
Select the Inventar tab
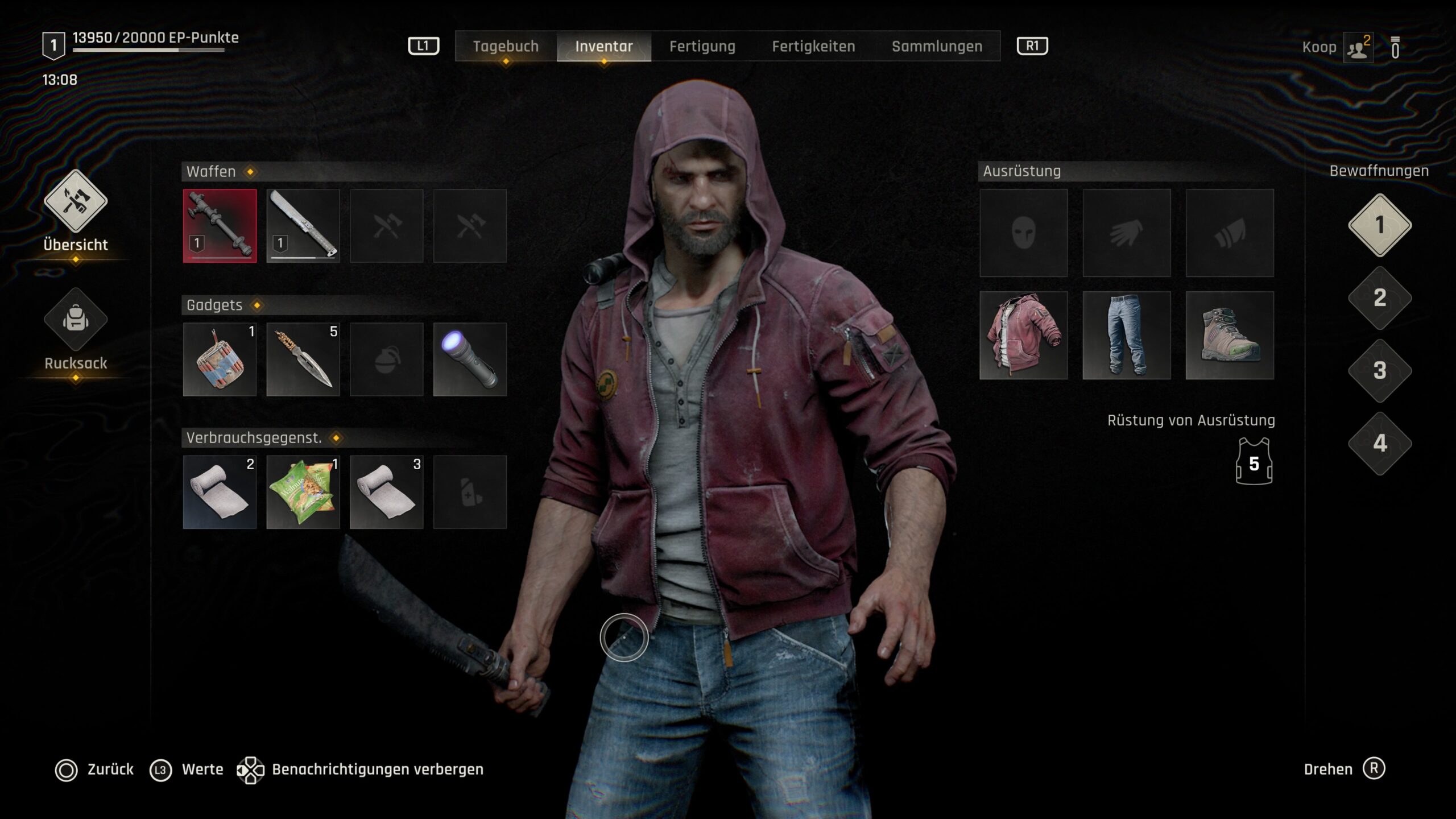(x=603, y=47)
